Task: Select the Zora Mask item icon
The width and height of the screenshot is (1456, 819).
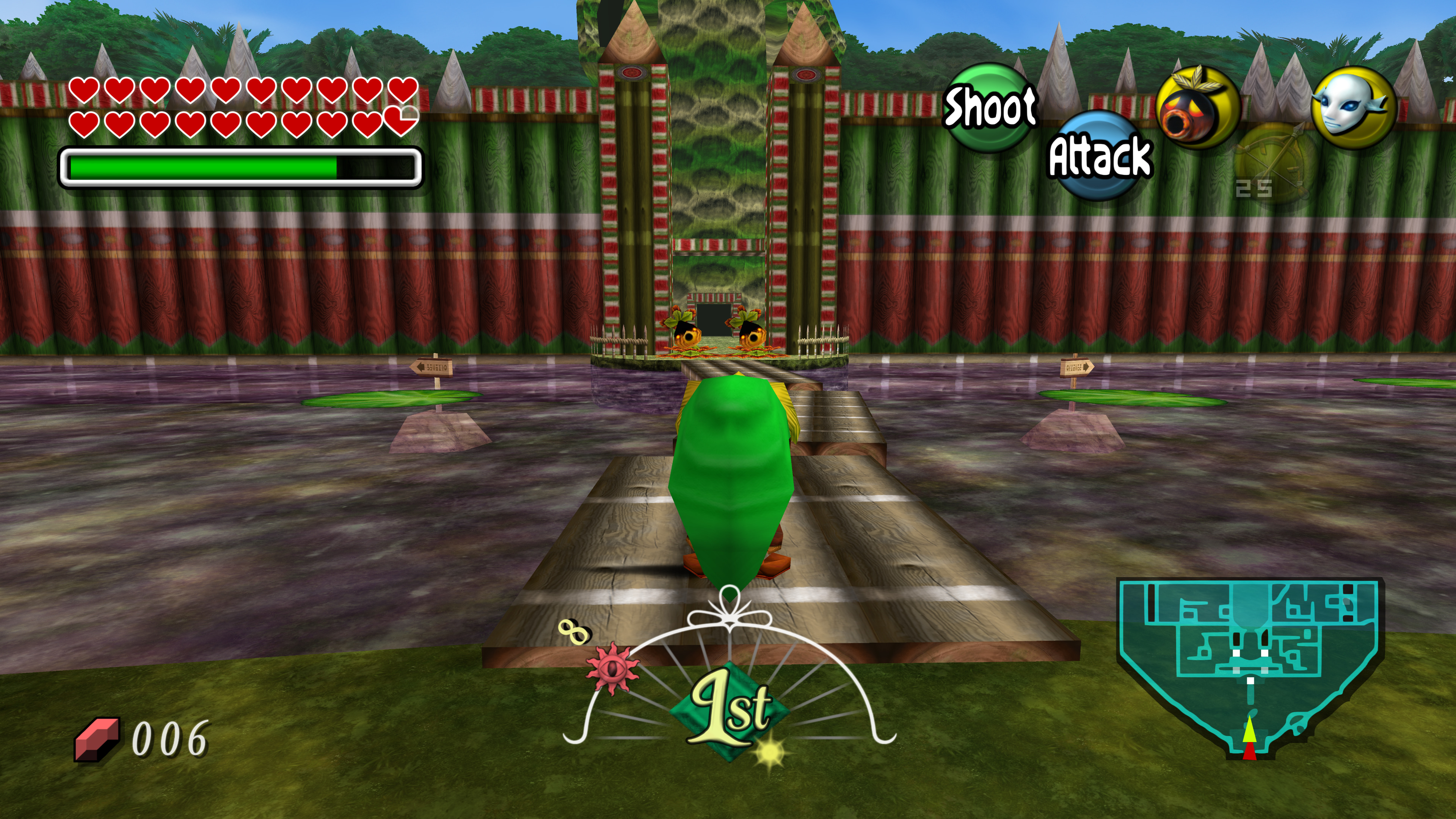Action: coord(1352,107)
